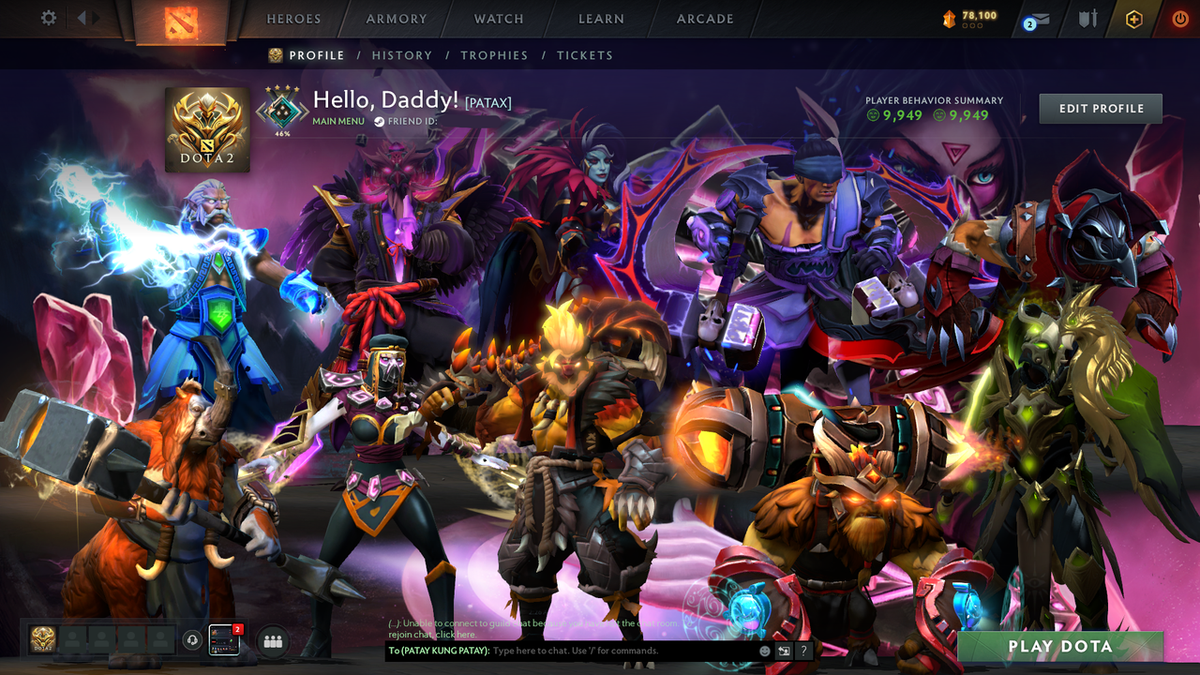The height and width of the screenshot is (675, 1200).
Task: Start matchmaking with Play Dota
Action: click(x=1060, y=647)
